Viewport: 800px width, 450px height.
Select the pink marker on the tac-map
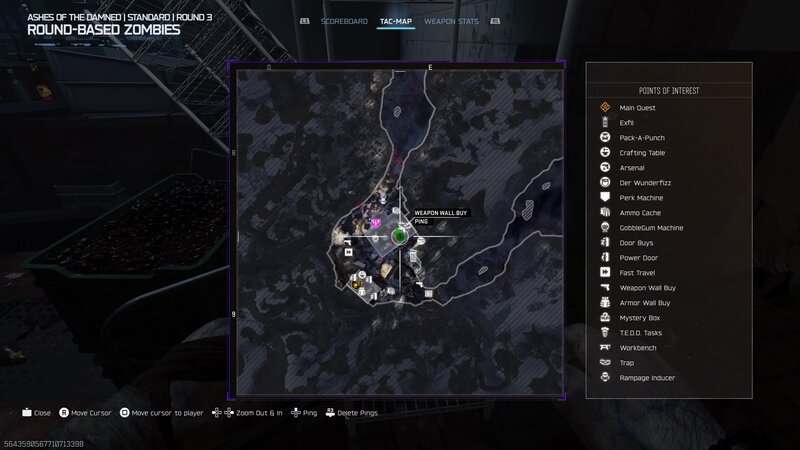[x=376, y=223]
